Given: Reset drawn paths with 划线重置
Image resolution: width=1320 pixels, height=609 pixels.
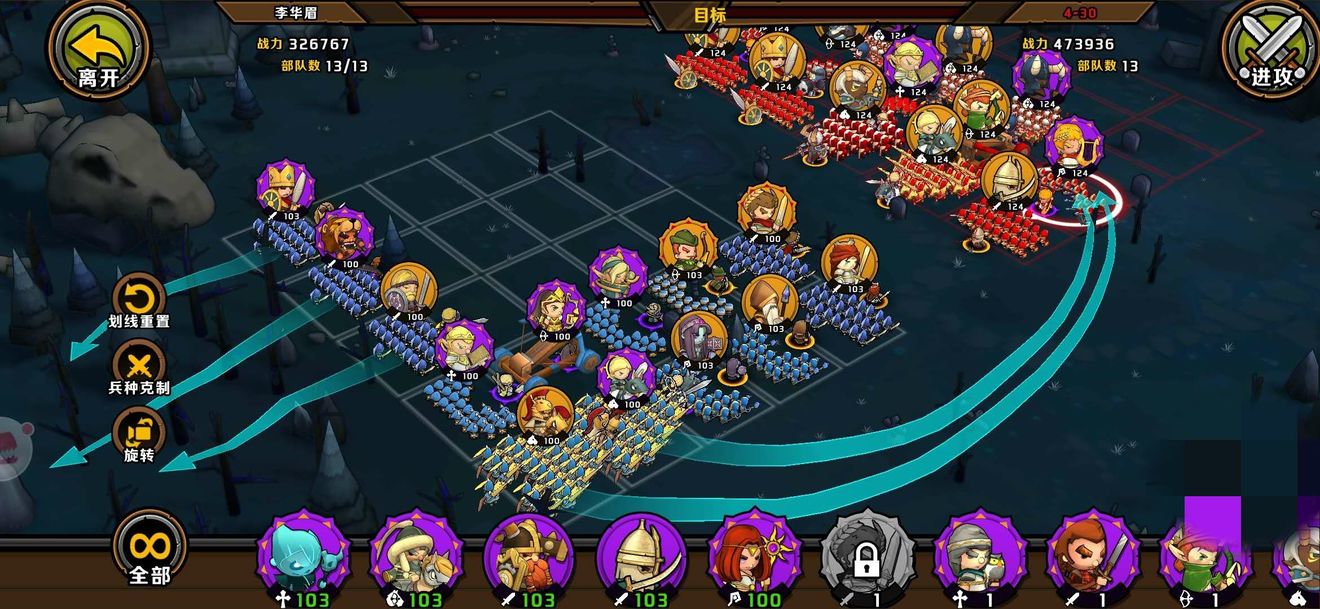Looking at the screenshot, I should click(x=139, y=298).
